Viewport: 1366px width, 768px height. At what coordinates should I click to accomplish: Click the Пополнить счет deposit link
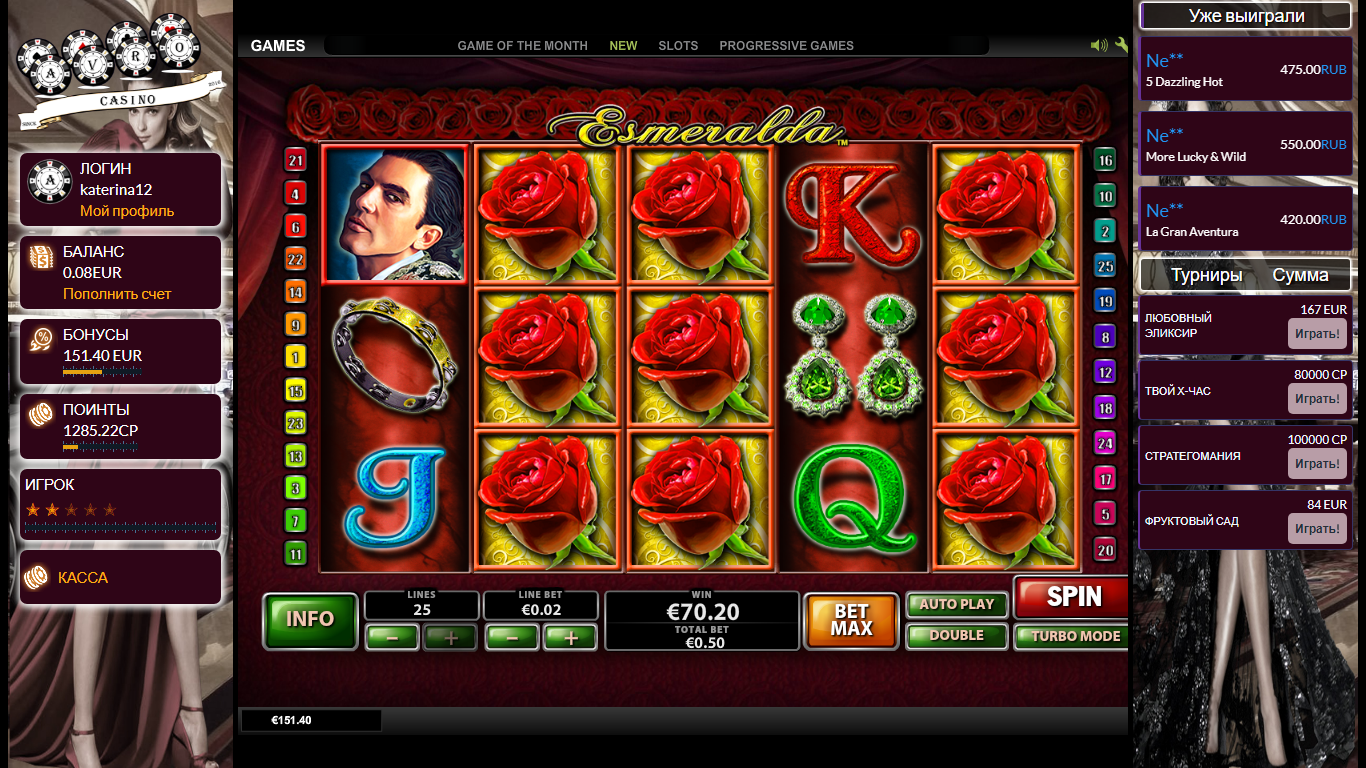click(x=117, y=294)
